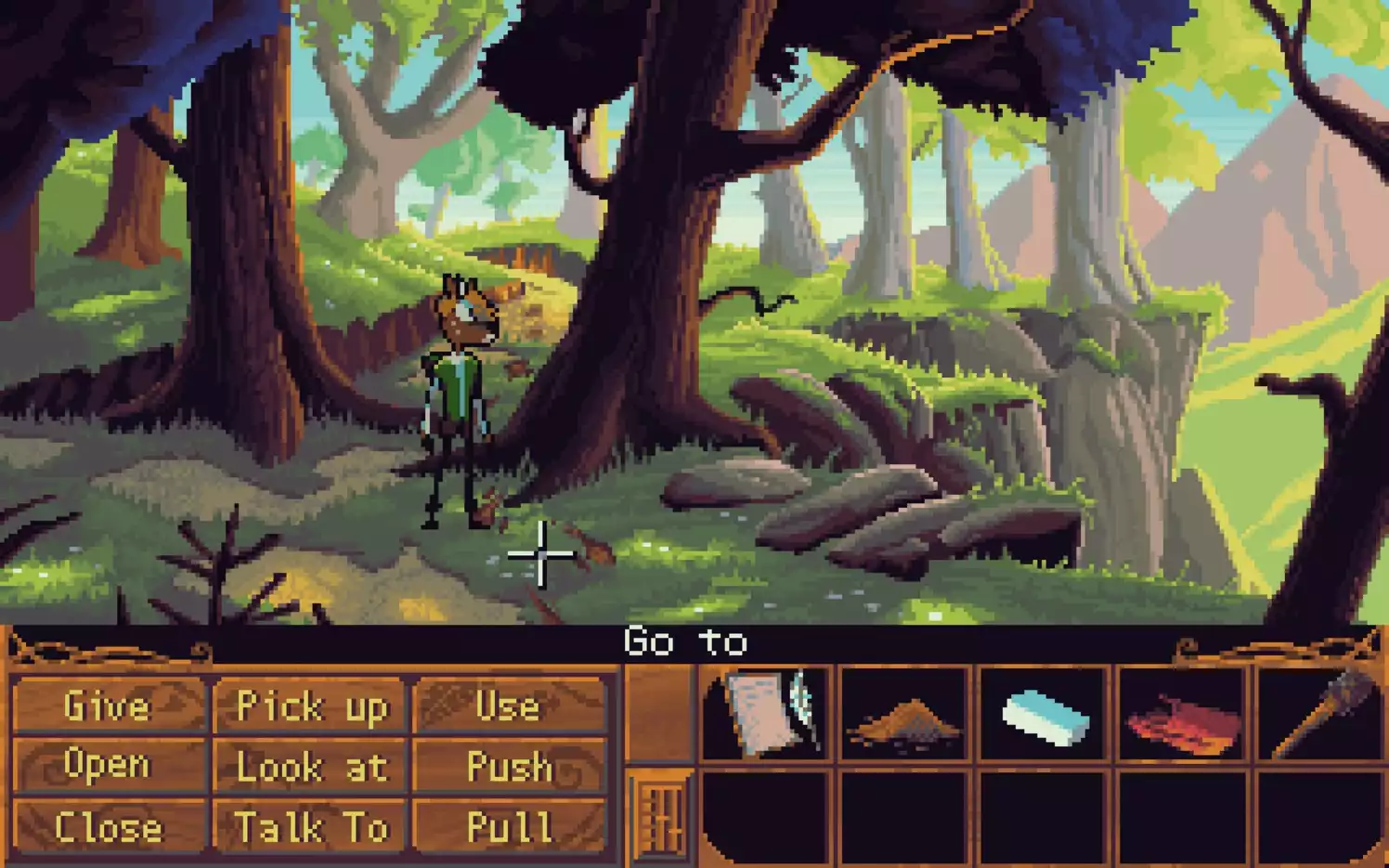The image size is (1389, 868).
Task: Click on the deer character
Action: click(x=457, y=390)
